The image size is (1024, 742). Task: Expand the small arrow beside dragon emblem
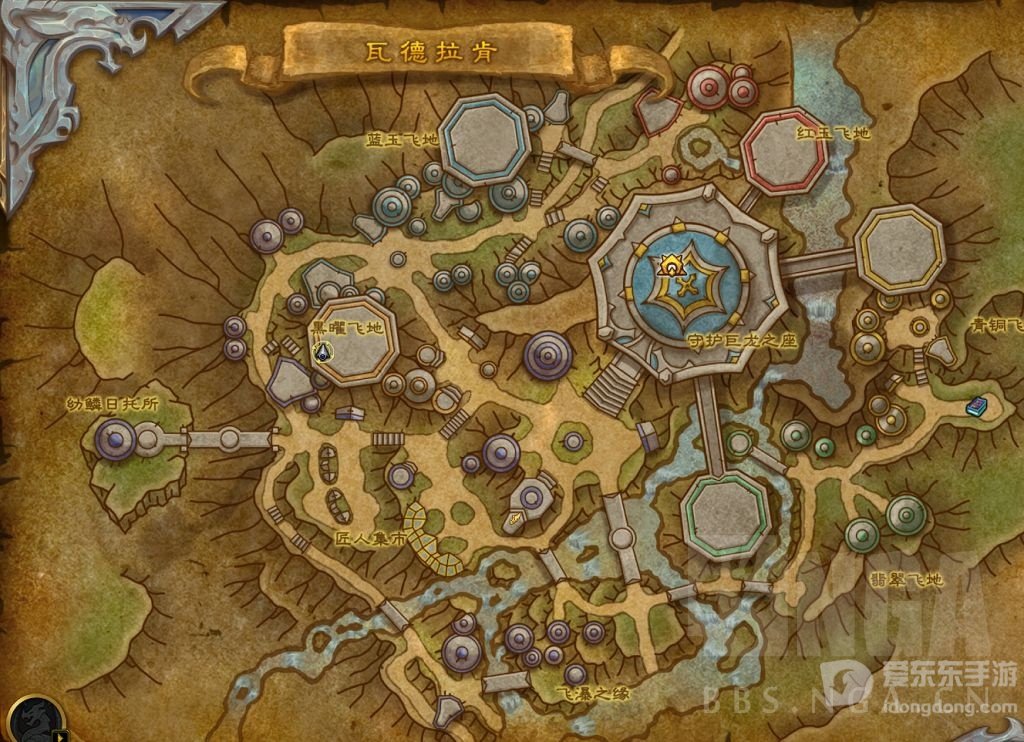(x=62, y=736)
